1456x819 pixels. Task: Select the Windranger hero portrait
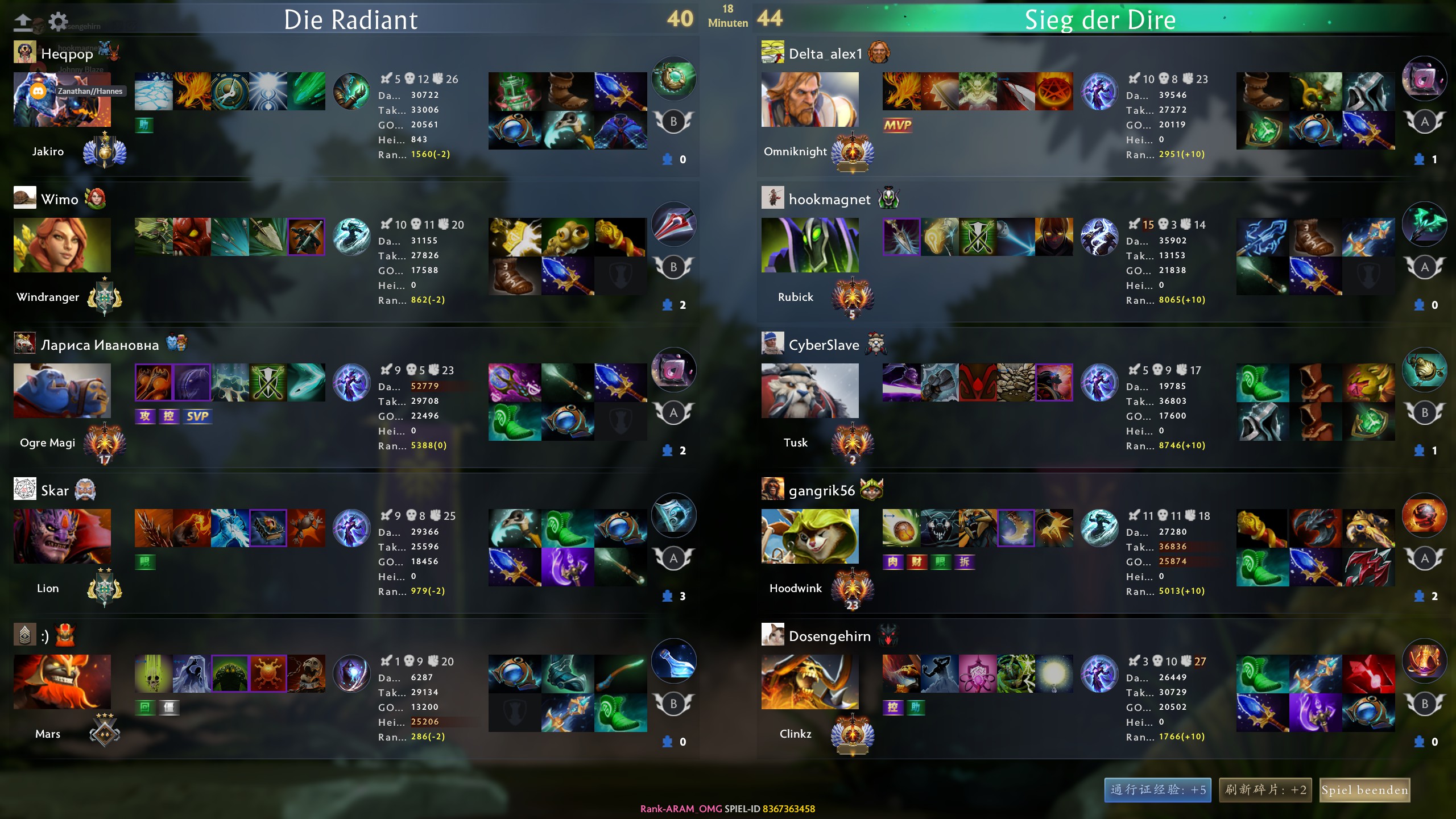62,245
